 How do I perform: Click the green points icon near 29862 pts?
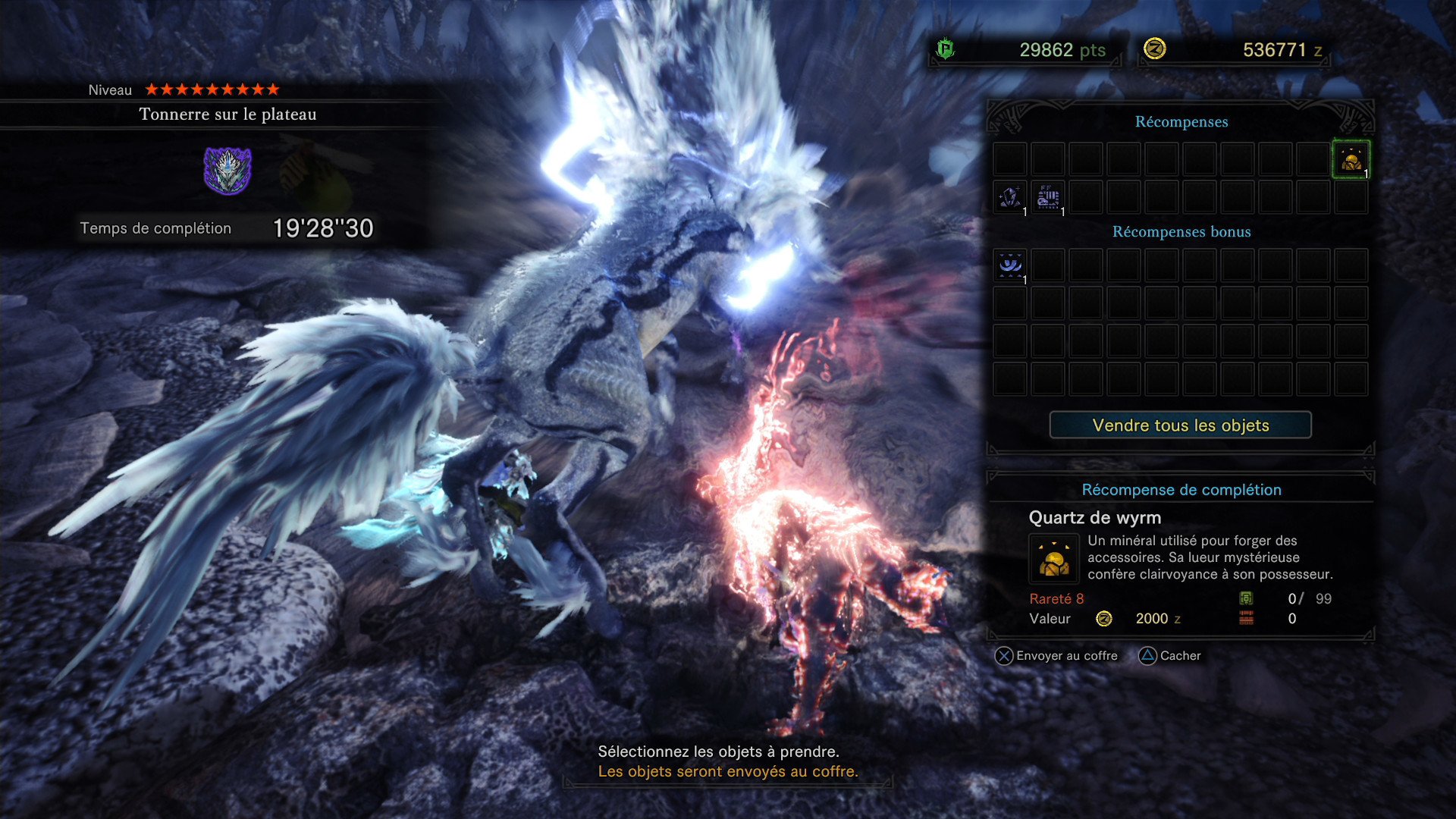tap(943, 49)
